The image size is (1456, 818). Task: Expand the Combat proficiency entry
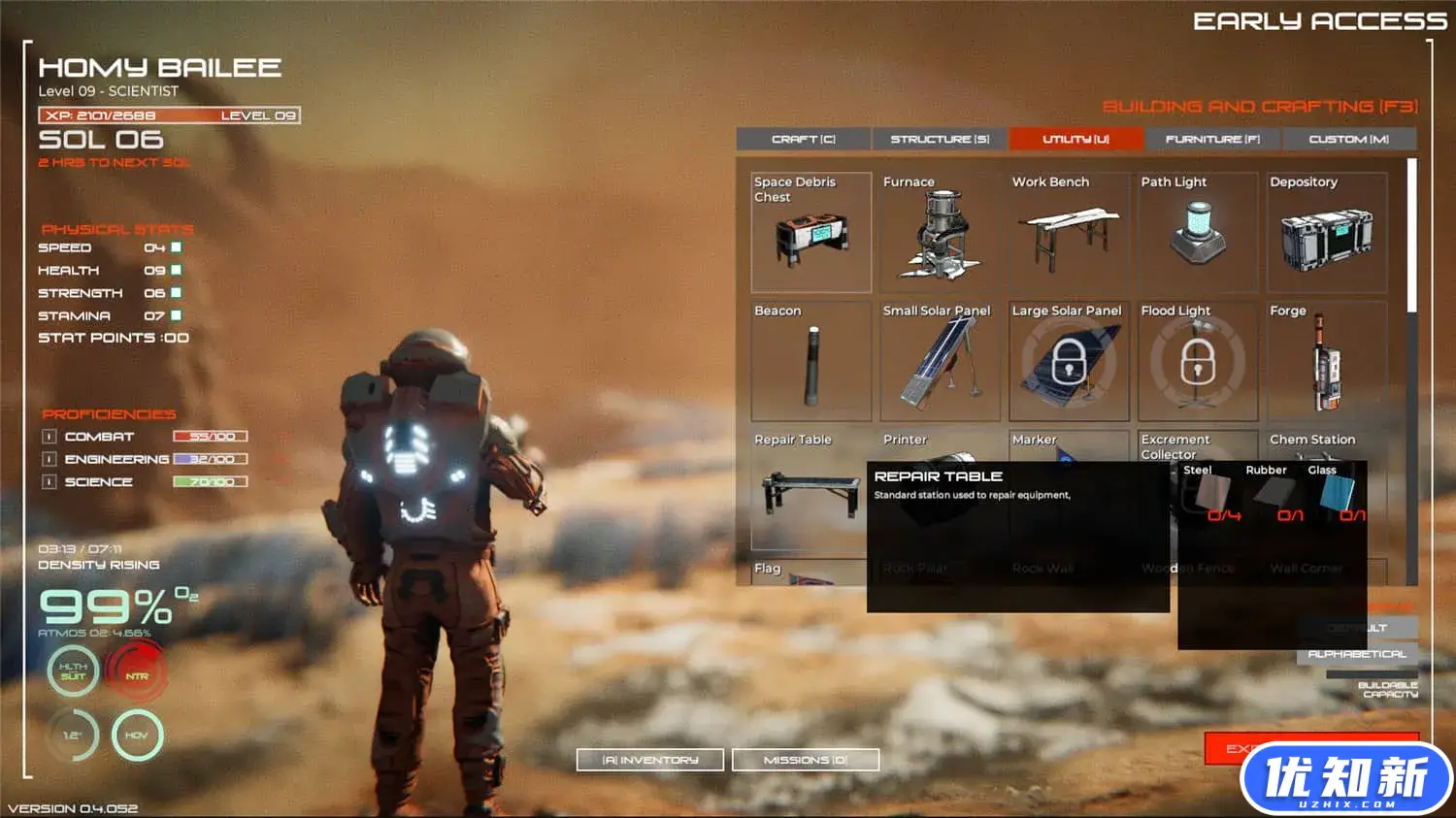click(50, 437)
